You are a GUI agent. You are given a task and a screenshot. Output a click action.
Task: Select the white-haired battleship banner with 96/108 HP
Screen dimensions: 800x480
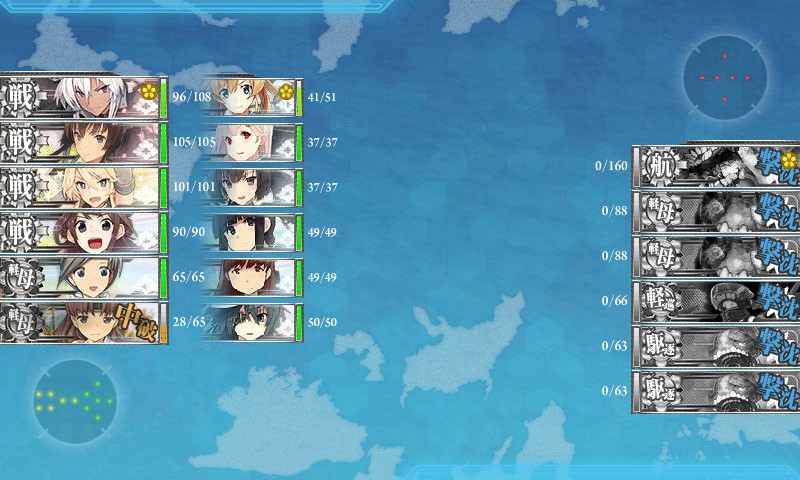point(82,98)
